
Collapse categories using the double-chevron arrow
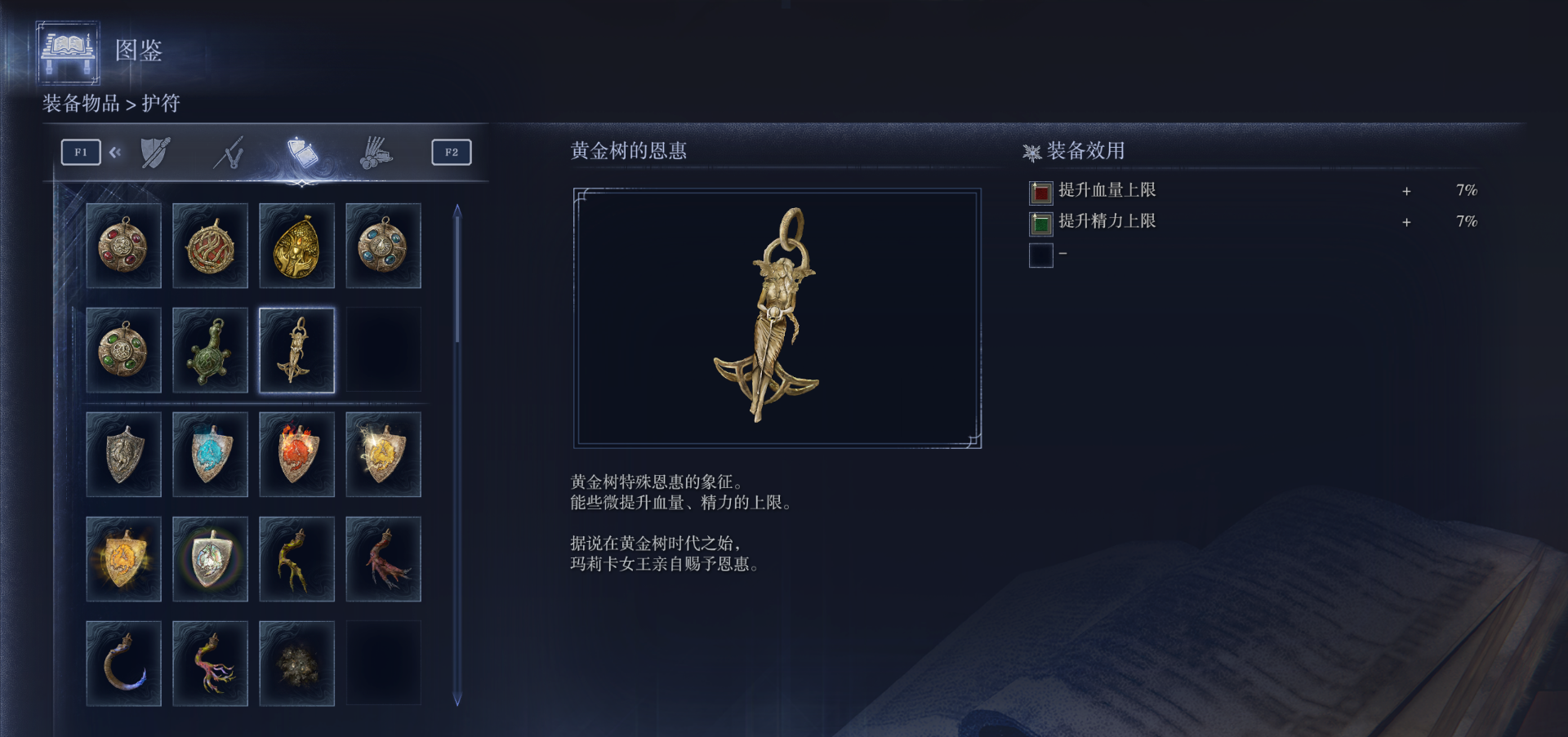pos(115,152)
